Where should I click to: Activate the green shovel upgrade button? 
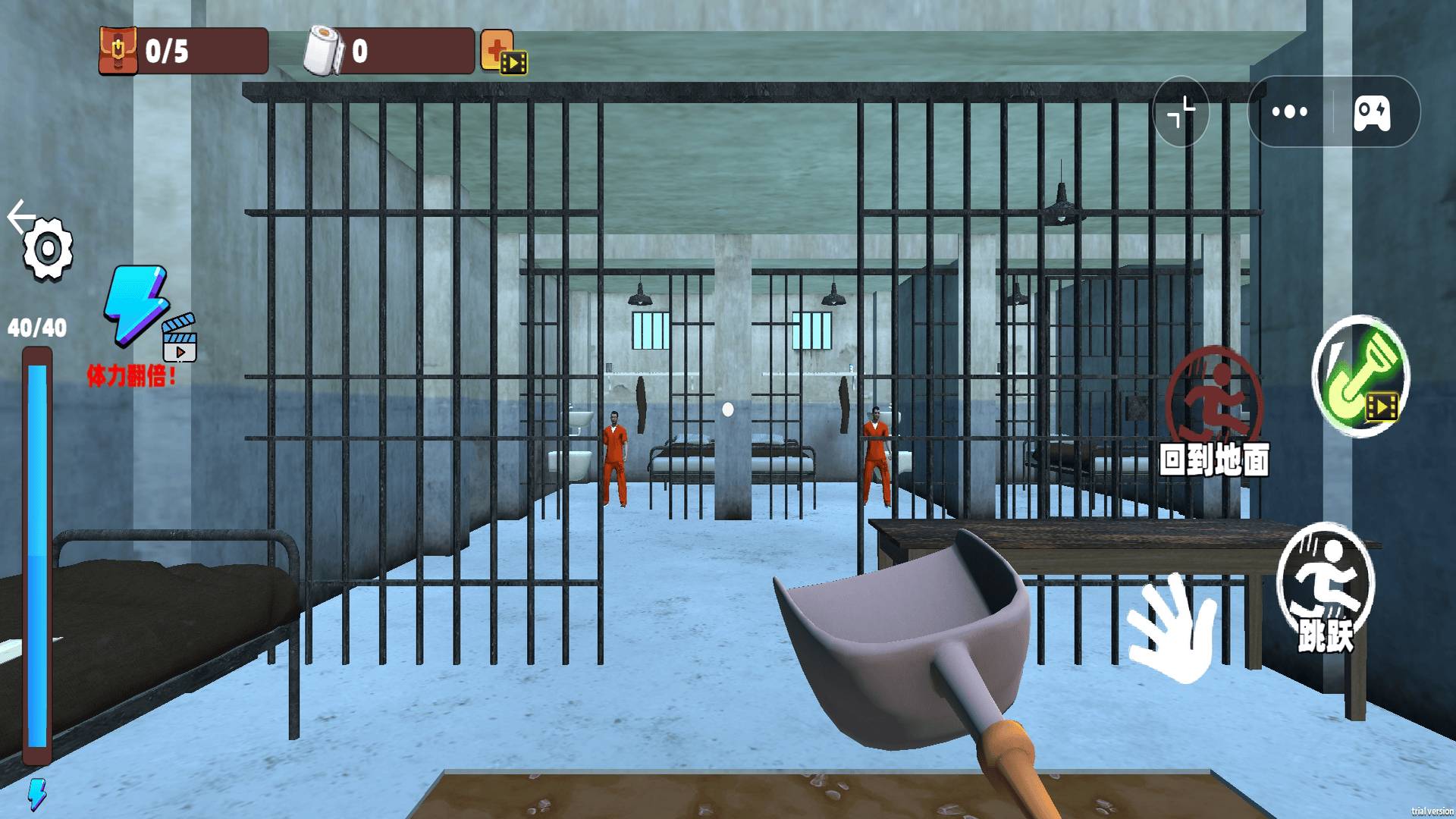coord(1360,376)
